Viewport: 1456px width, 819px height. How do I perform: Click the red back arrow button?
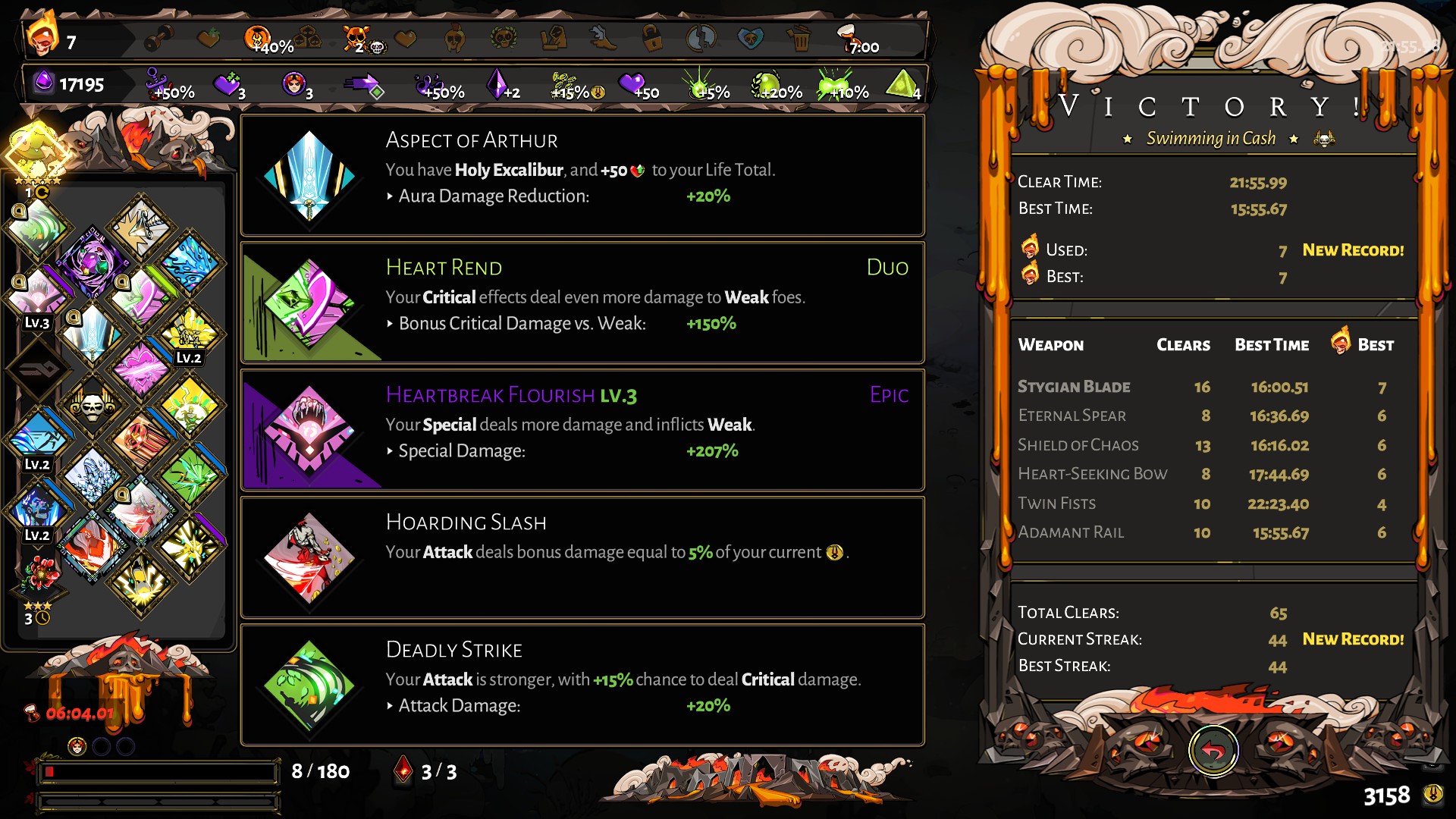click(x=1213, y=752)
